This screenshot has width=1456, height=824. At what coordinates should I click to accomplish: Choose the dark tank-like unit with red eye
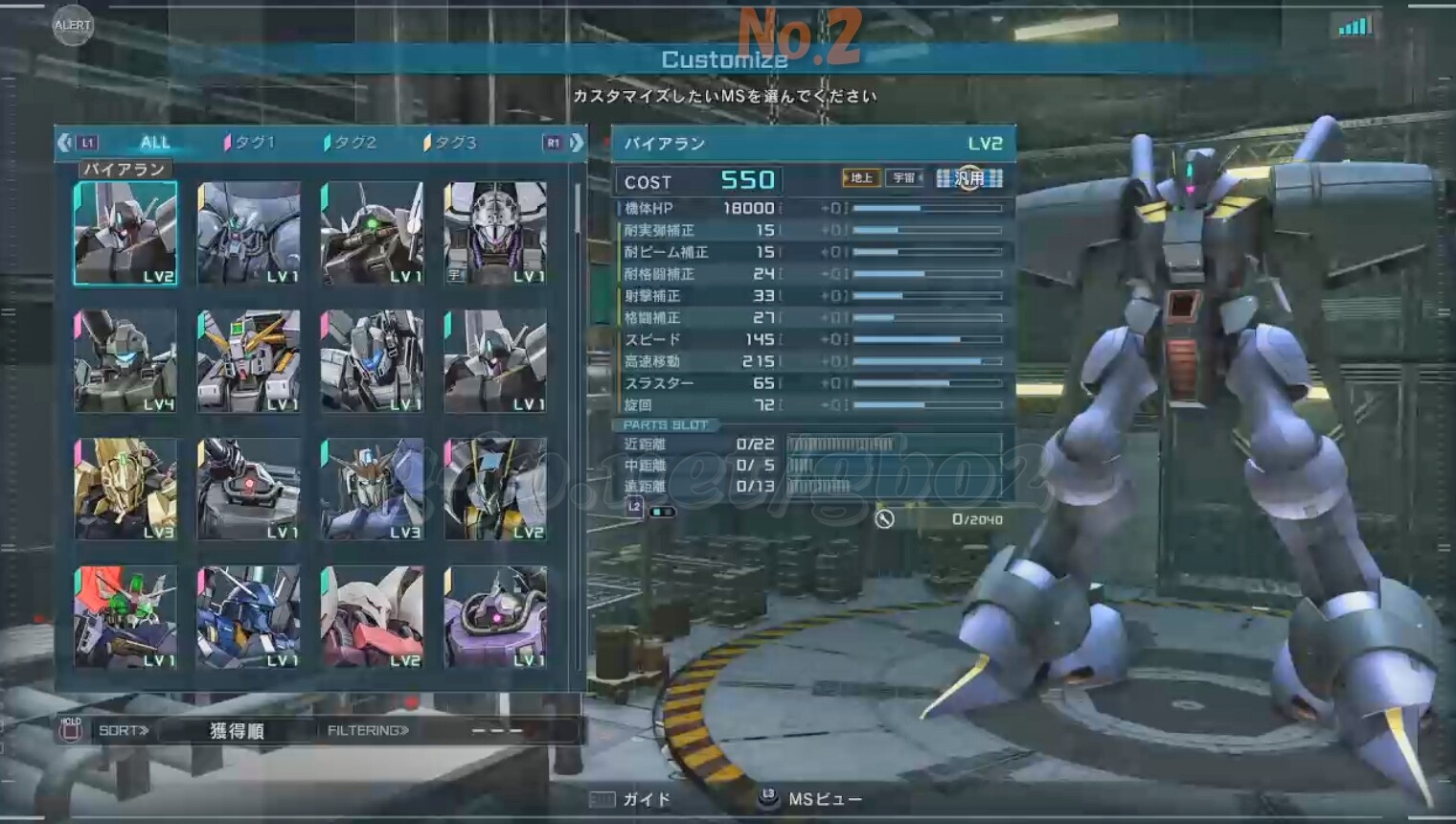(x=249, y=489)
